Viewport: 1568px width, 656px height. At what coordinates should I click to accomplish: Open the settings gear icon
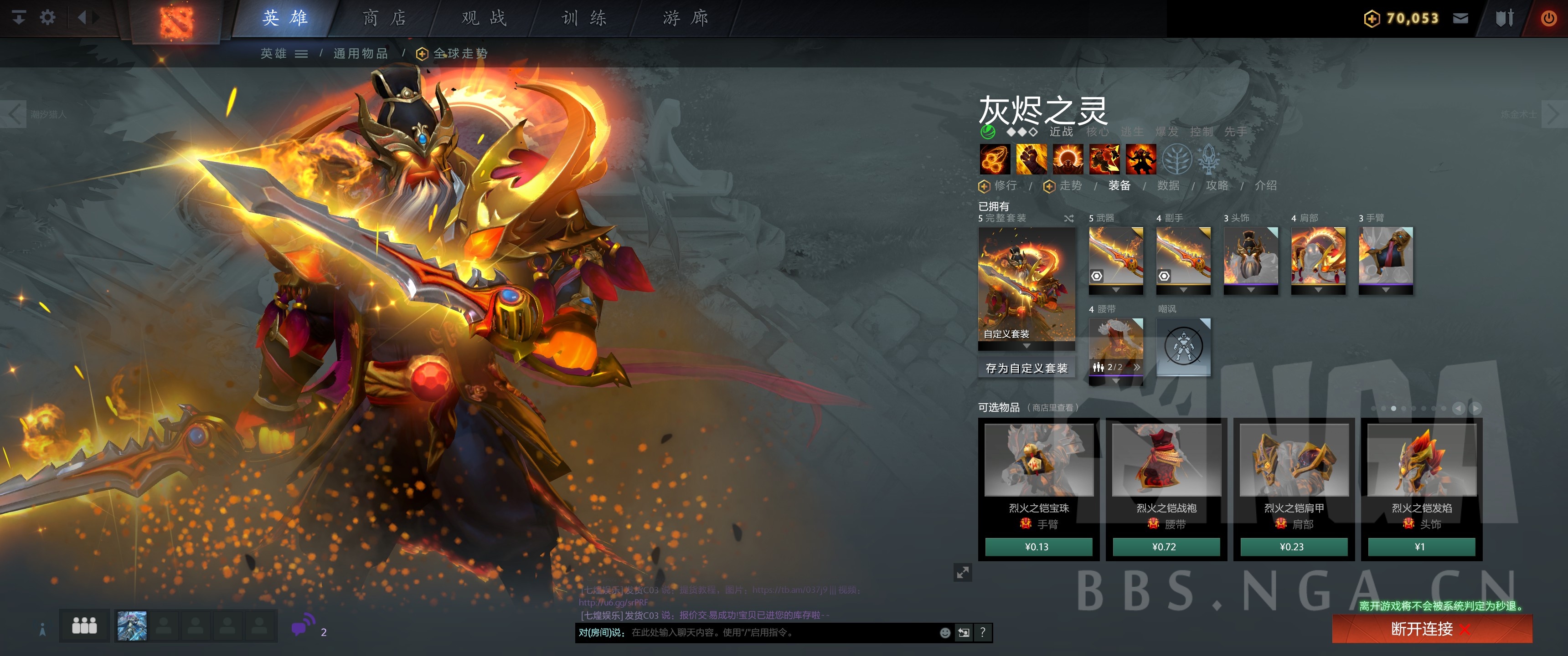47,18
